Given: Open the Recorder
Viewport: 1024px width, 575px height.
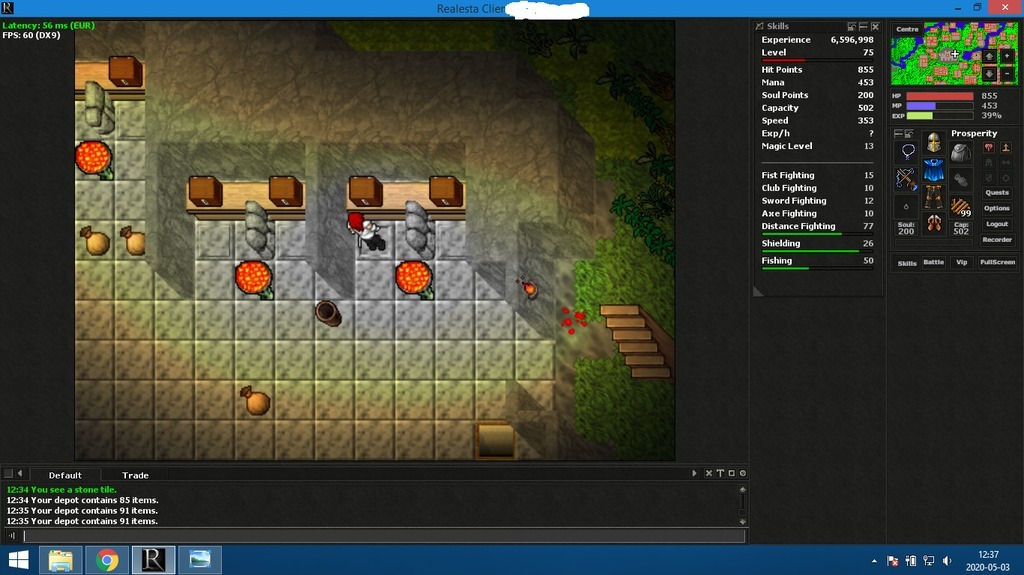Looking at the screenshot, I should click(997, 240).
